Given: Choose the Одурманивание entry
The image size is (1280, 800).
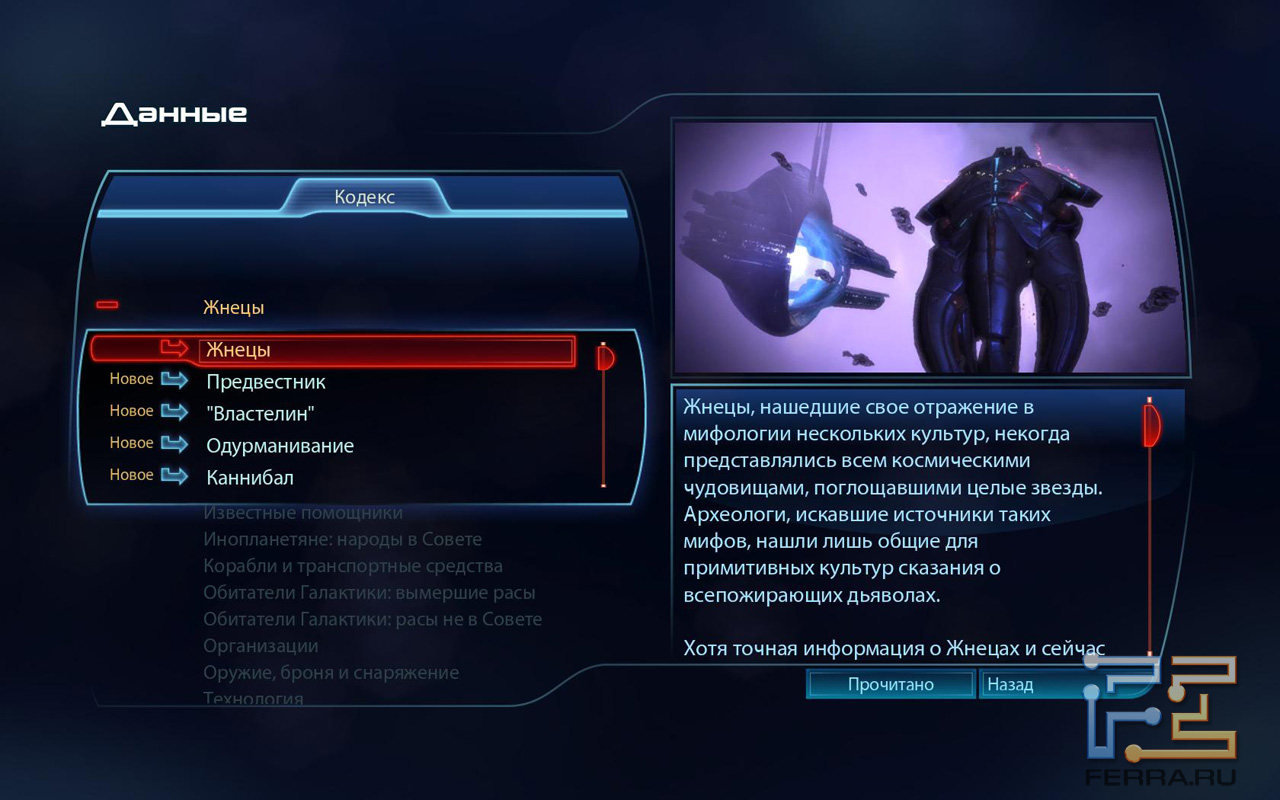Looking at the screenshot, I should (x=280, y=446).
